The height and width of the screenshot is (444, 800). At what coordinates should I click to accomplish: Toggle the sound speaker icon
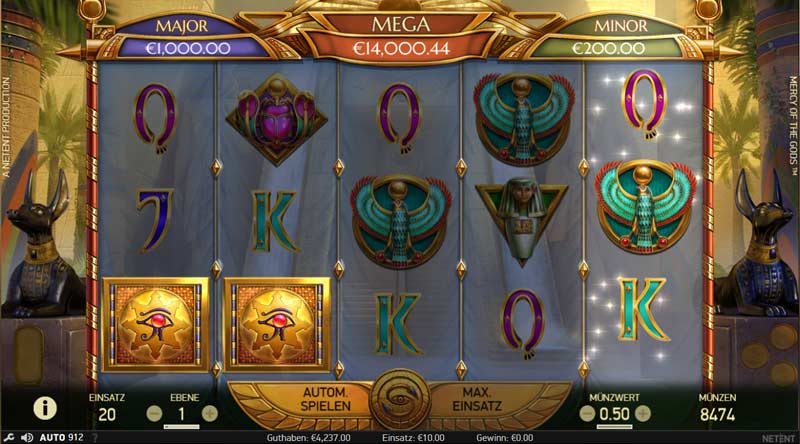pos(27,437)
